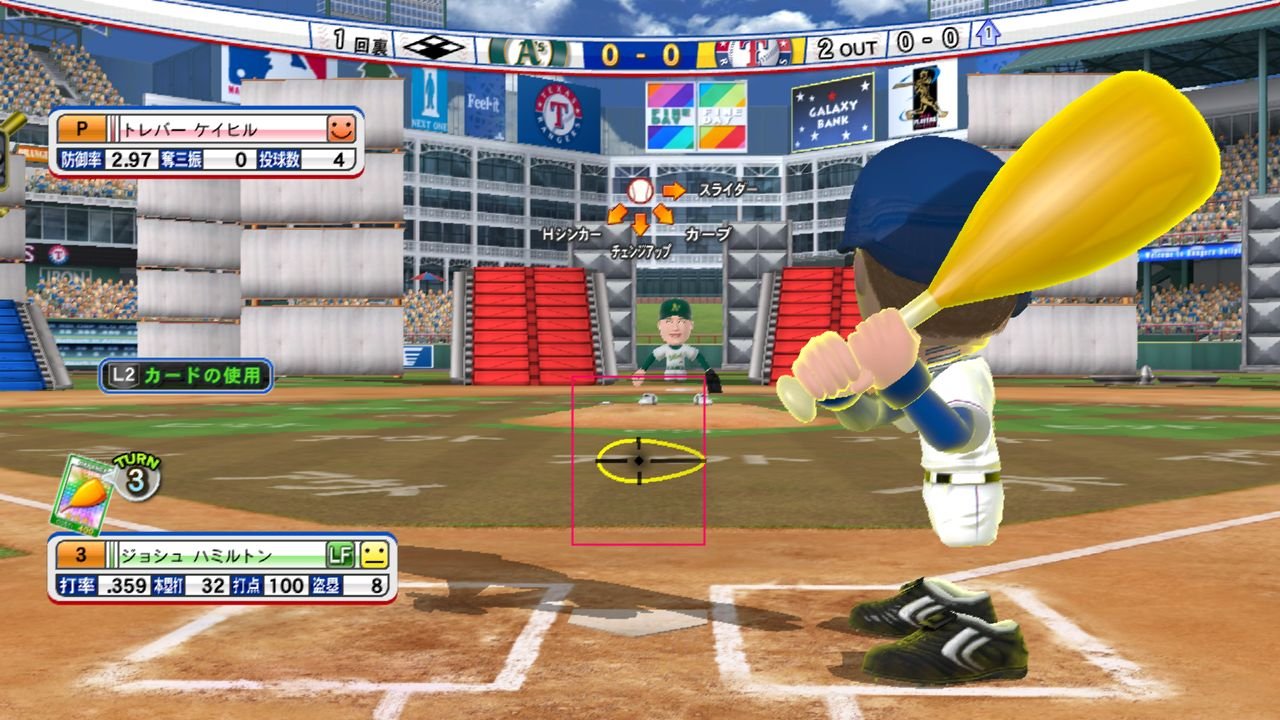The image size is (1280, 720).
Task: Select the base runner diamond indicator
Action: [434, 46]
